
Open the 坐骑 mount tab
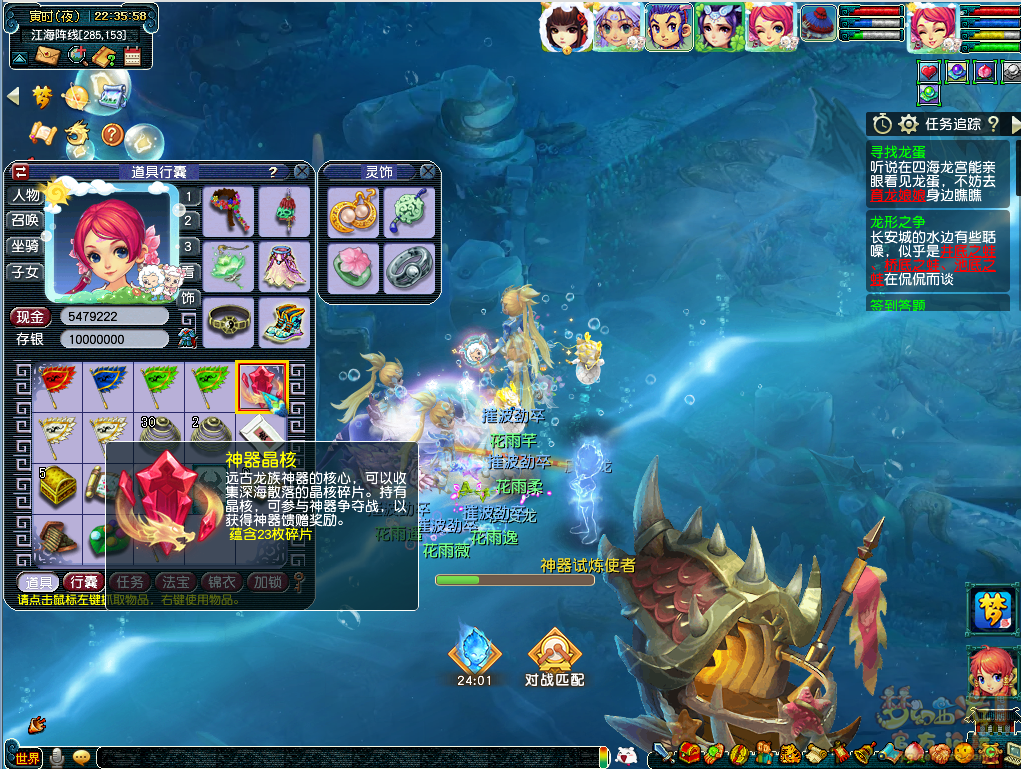25,246
